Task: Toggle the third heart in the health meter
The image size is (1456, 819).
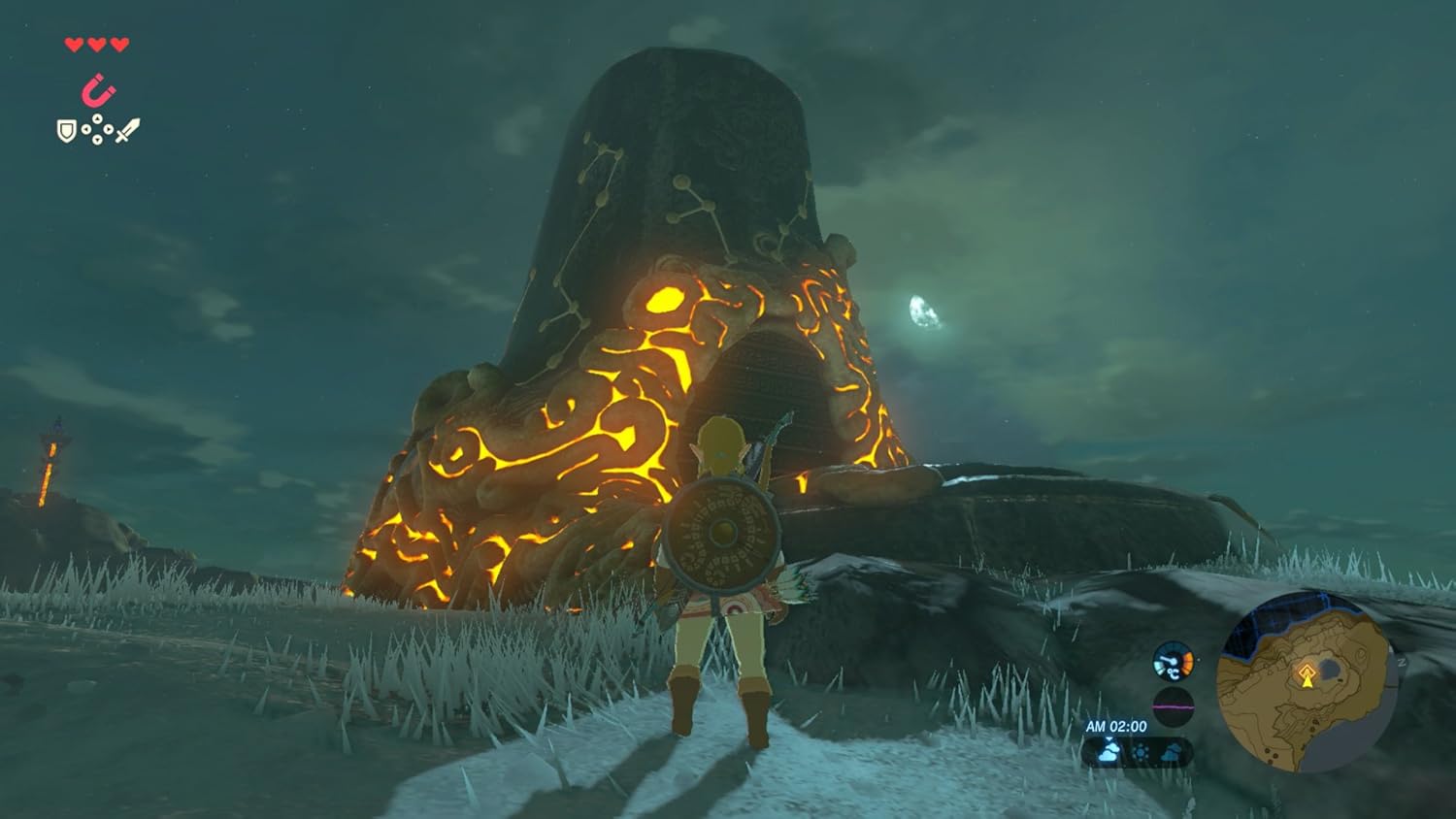Action: click(117, 46)
